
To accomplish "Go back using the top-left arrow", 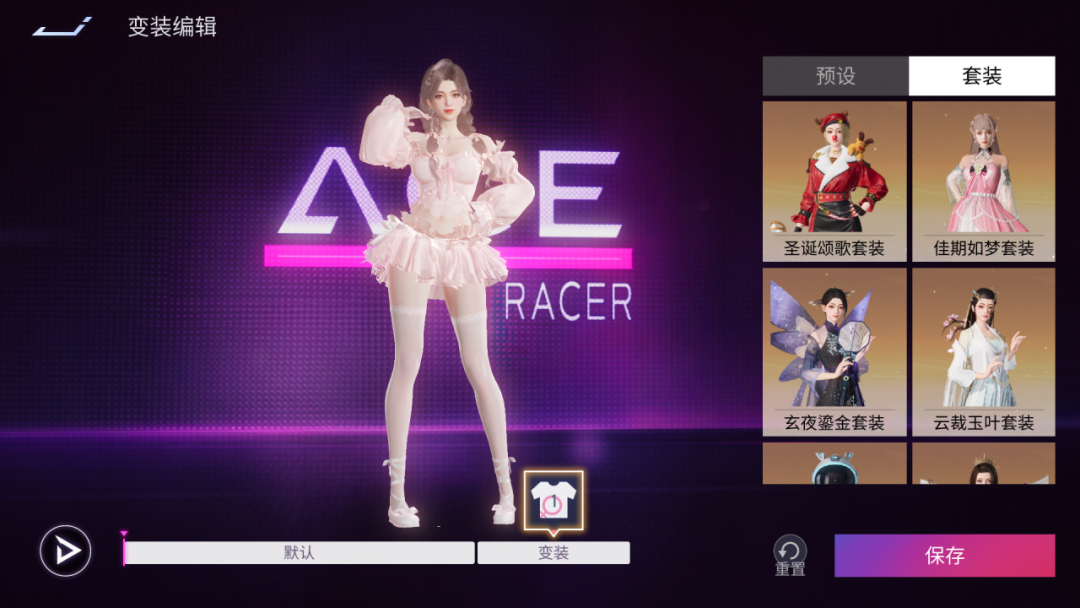I will pyautogui.click(x=62, y=27).
